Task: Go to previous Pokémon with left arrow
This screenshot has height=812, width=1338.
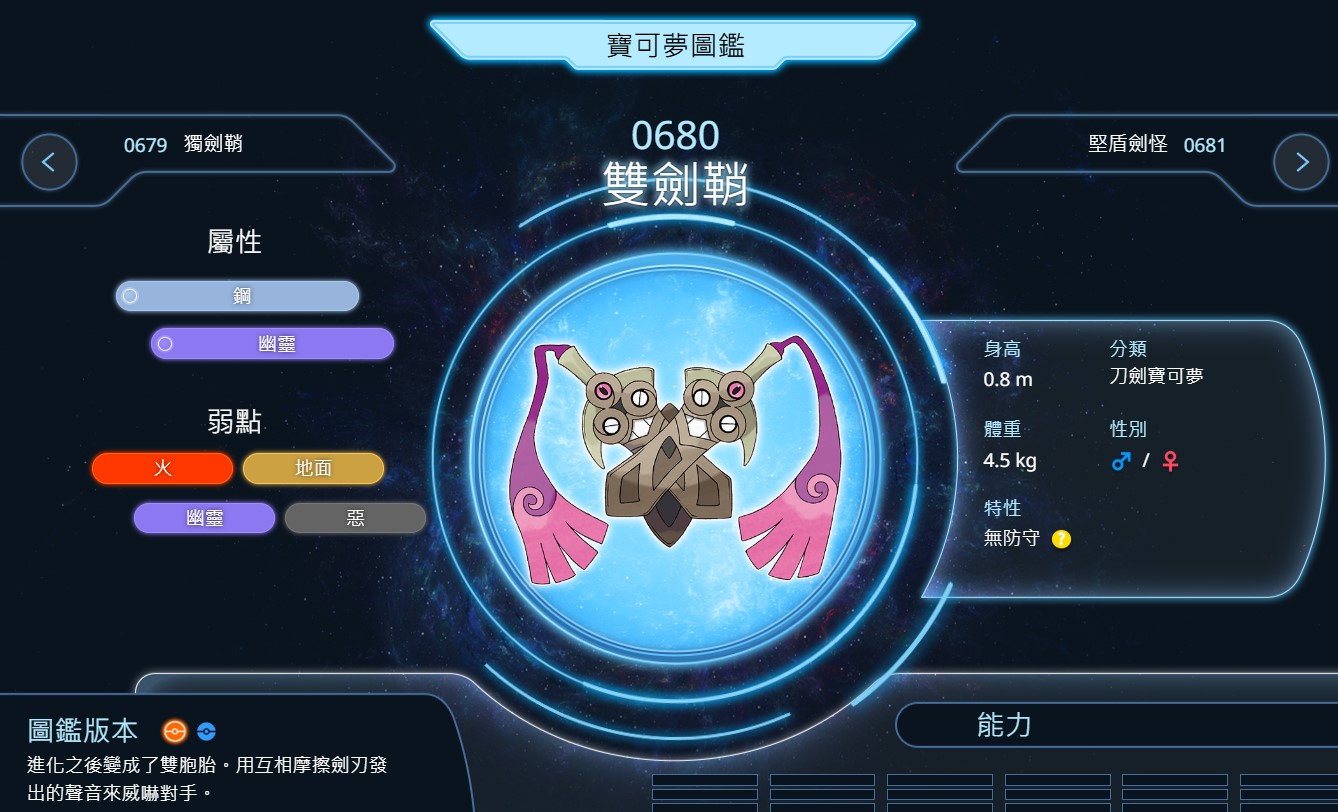Action: coord(49,162)
